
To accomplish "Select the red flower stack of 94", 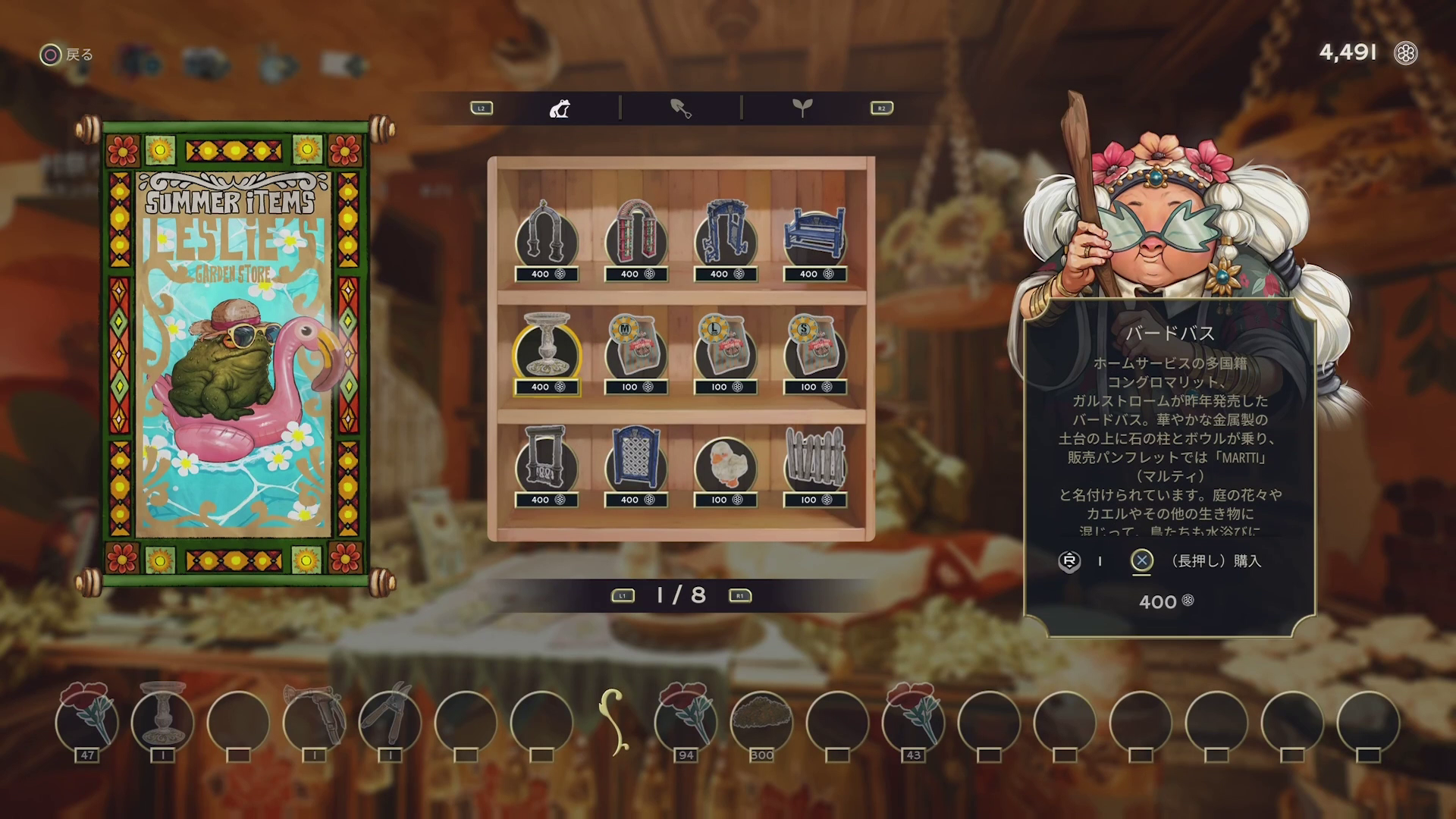I will tap(686, 720).
